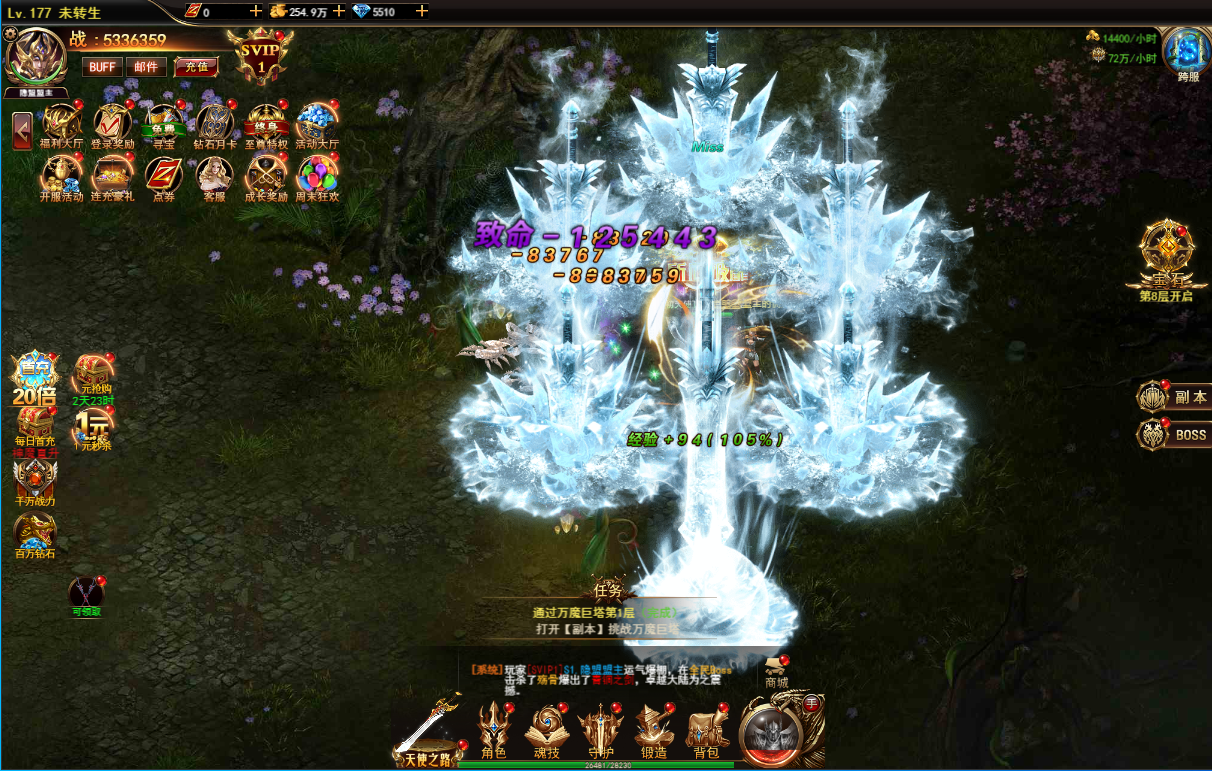Image resolution: width=1212 pixels, height=771 pixels.
Task: Open the BOSS button
Action: tap(1174, 435)
